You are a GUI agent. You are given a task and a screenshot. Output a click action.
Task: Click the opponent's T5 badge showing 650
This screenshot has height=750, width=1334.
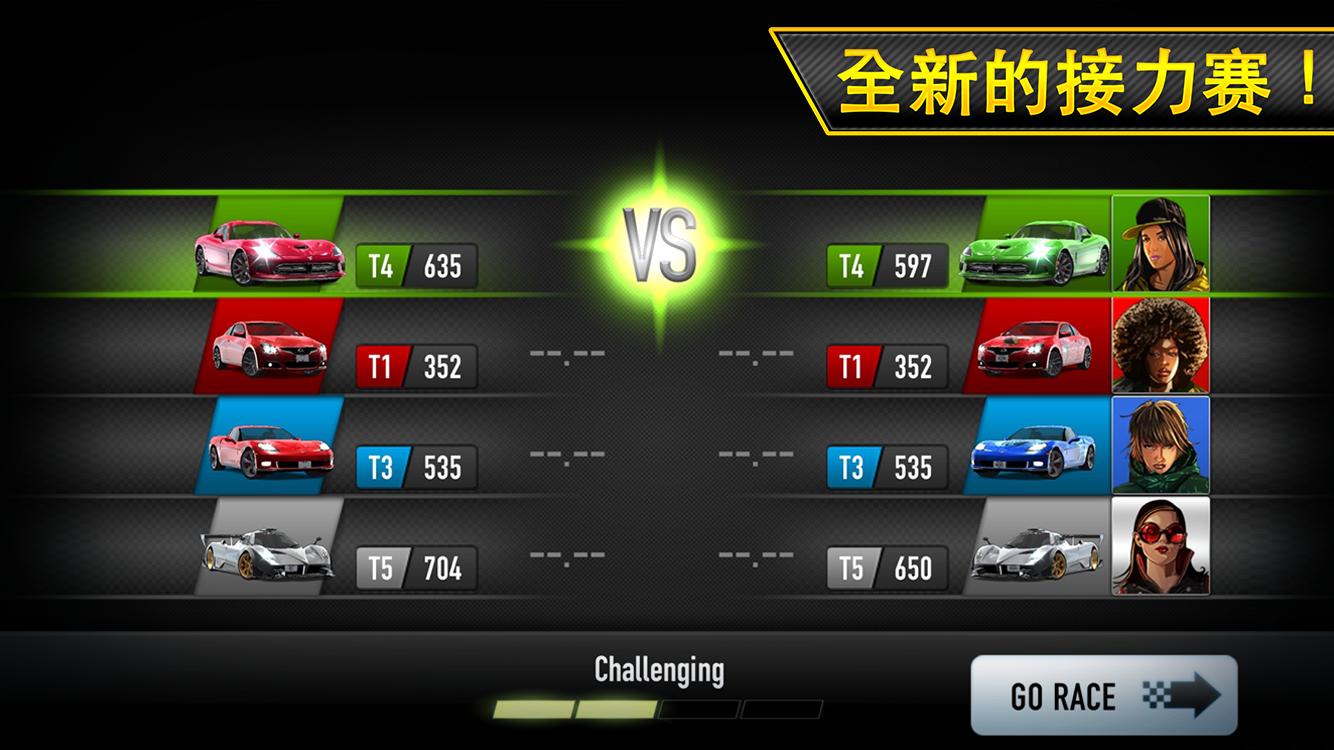[x=885, y=566]
